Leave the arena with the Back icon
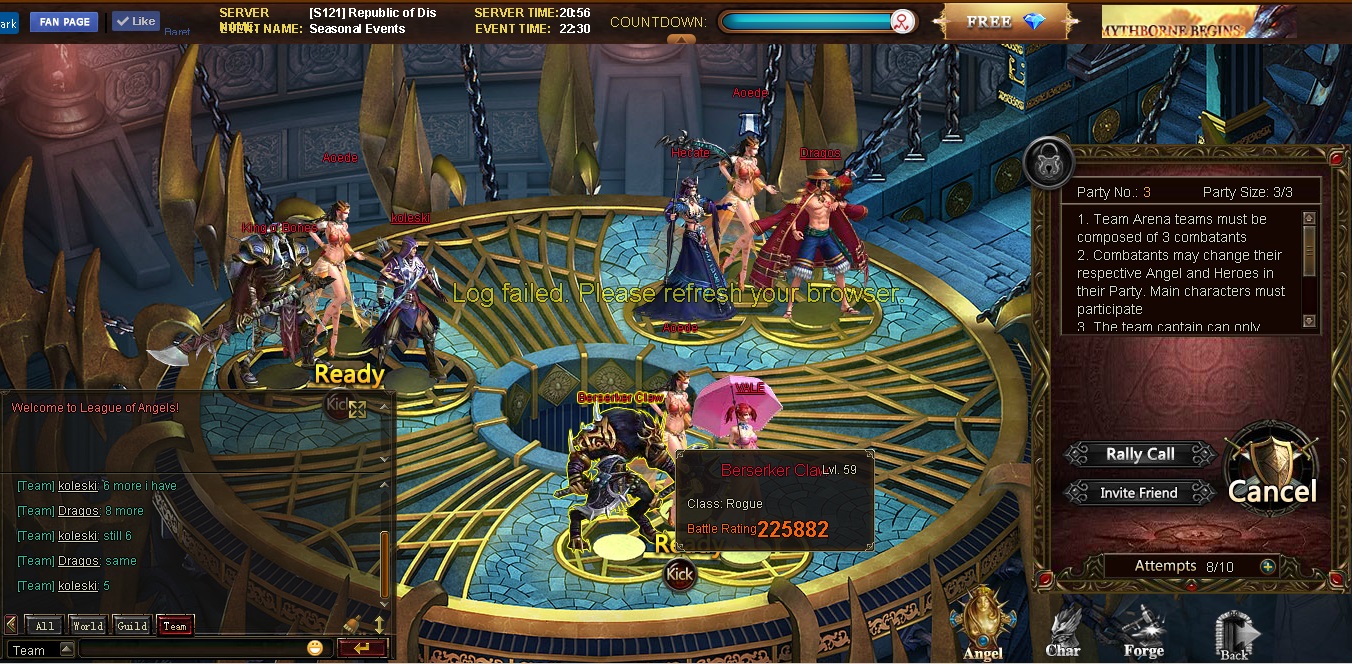 (1234, 634)
